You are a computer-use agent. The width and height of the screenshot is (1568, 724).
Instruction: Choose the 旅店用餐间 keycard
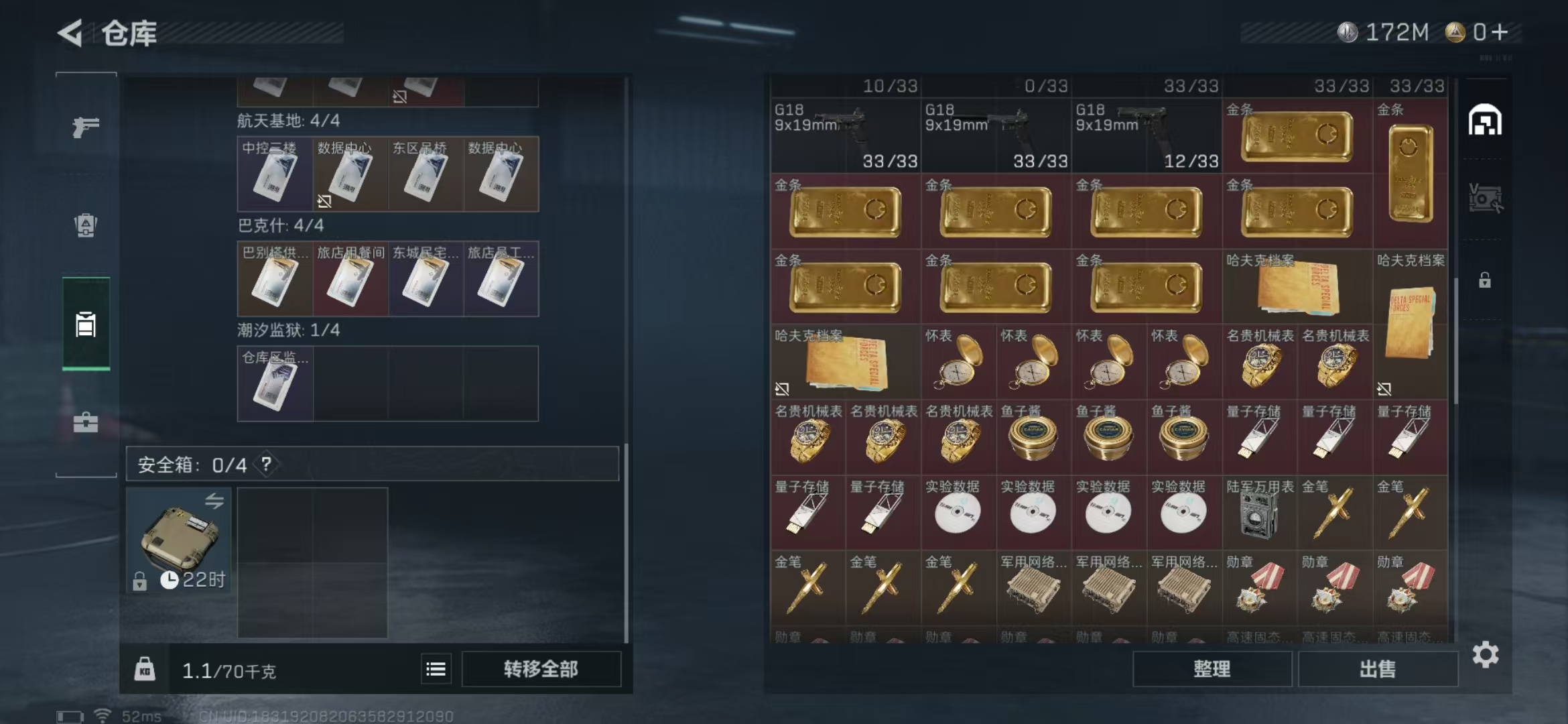pos(350,279)
